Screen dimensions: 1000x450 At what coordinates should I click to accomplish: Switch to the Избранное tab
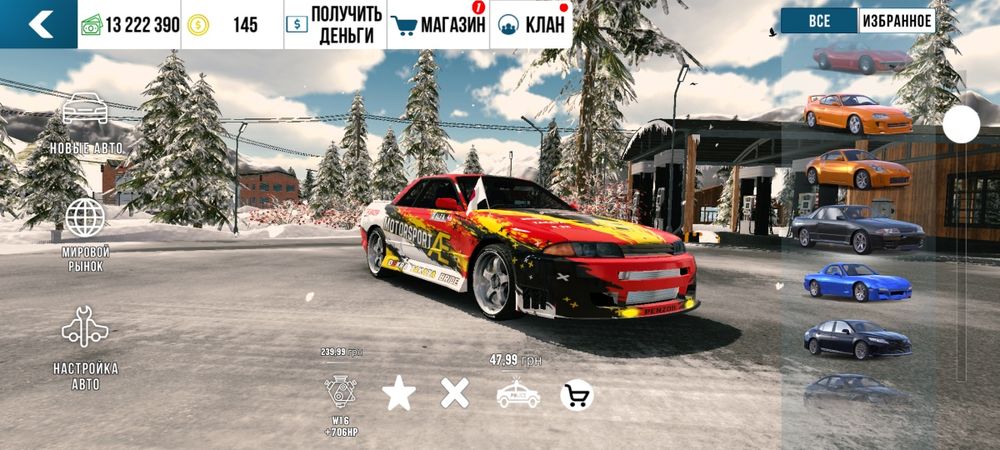(x=896, y=21)
